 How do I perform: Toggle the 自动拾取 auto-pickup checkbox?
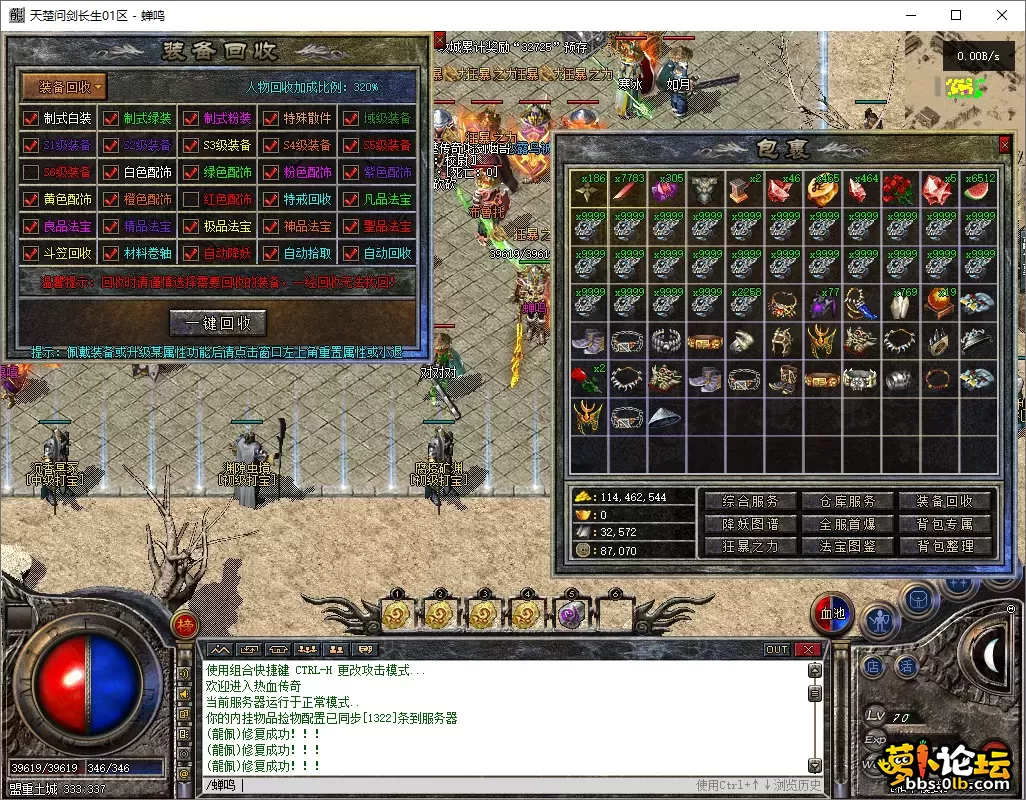271,253
